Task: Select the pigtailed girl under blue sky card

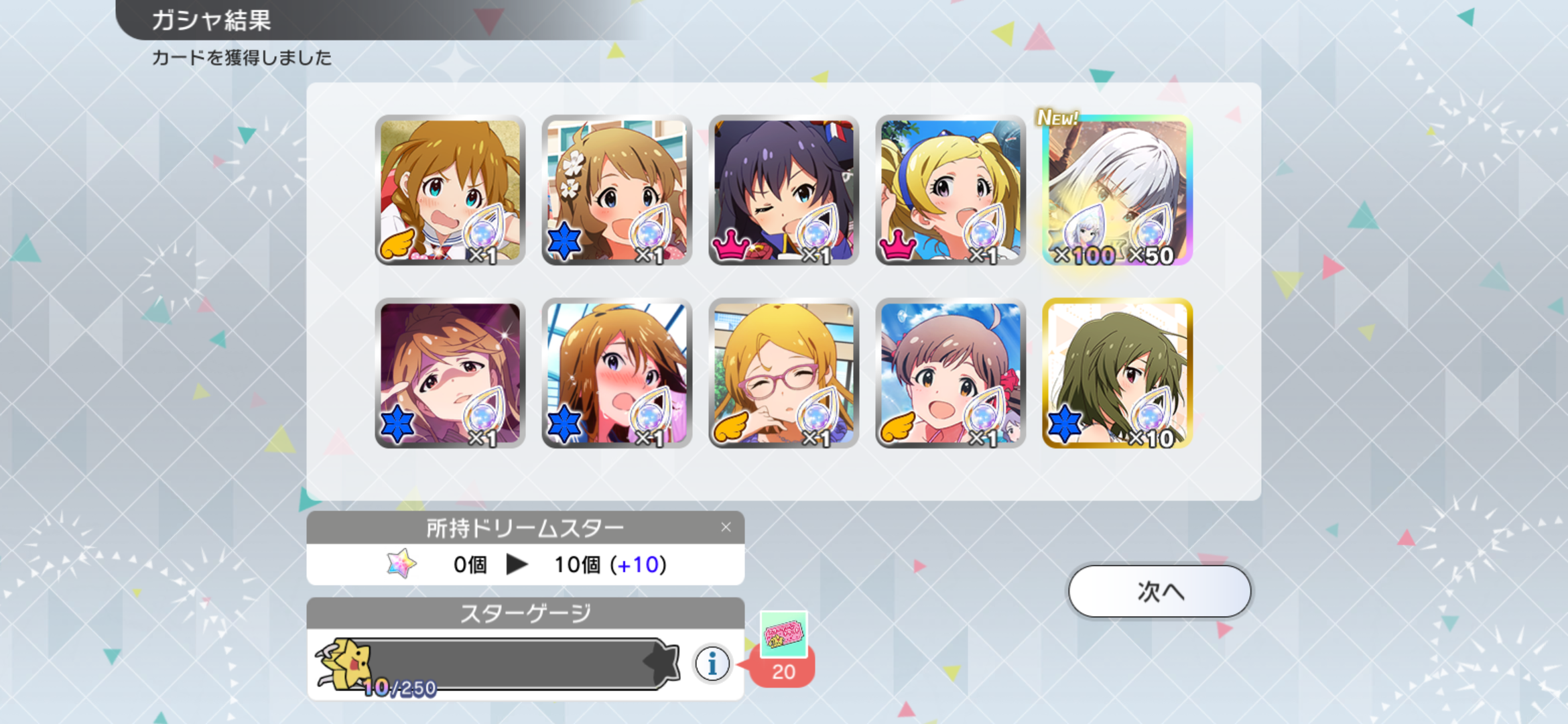Action: pos(950,373)
